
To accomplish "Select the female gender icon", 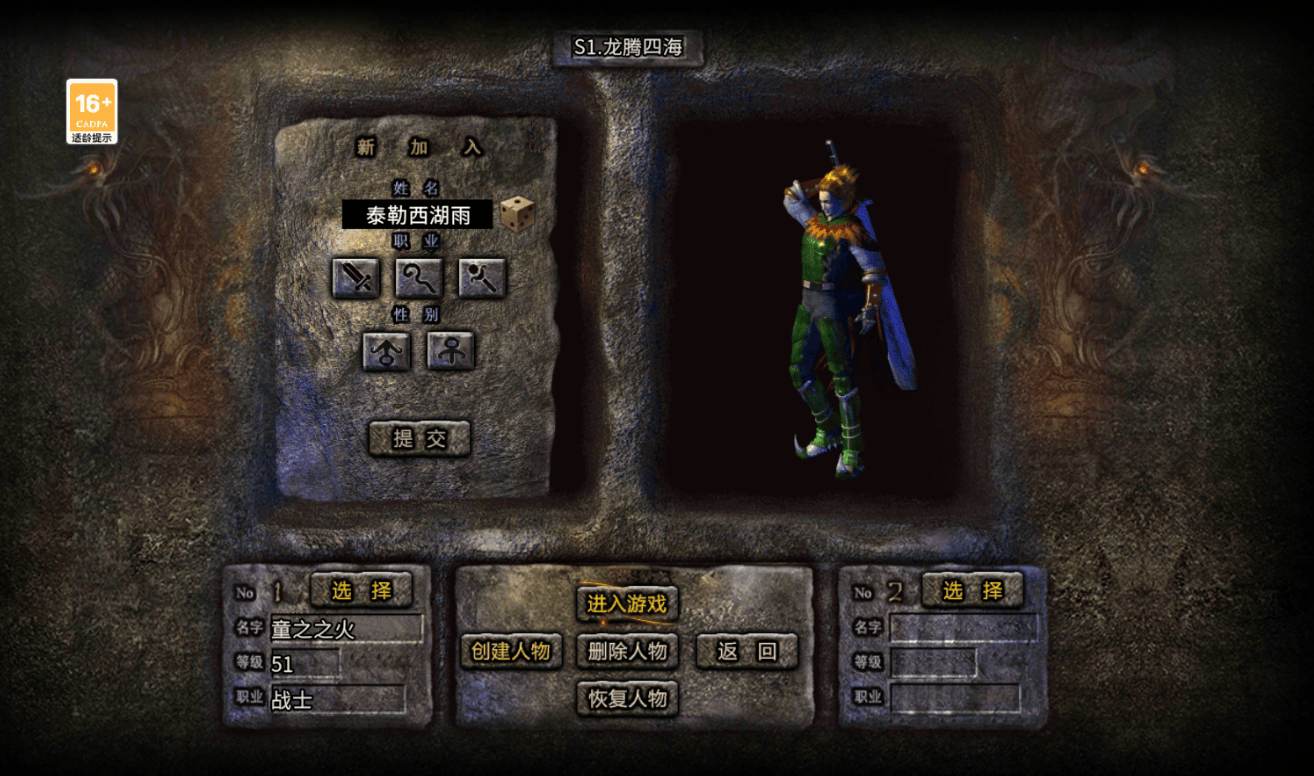I will click(451, 351).
